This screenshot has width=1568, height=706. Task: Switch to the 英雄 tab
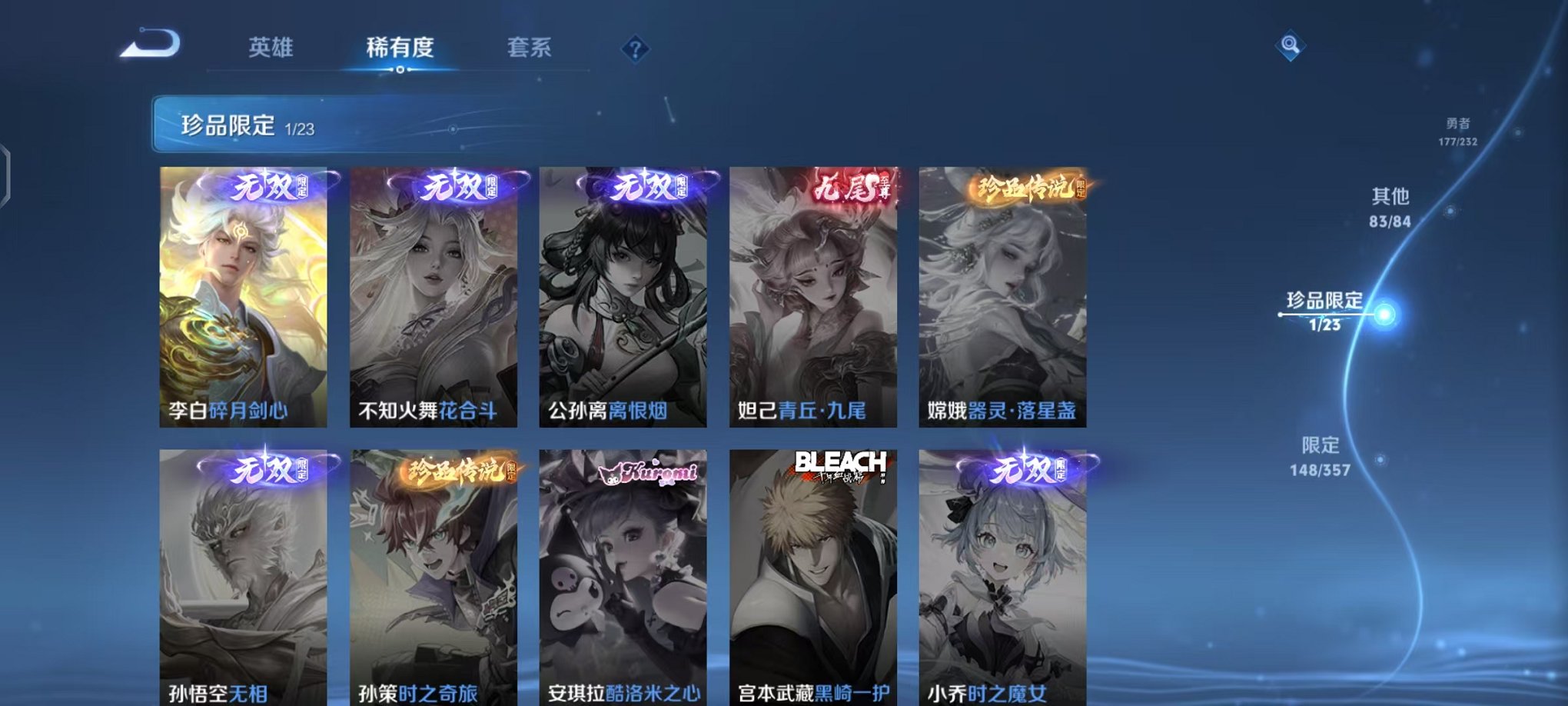pos(271,46)
